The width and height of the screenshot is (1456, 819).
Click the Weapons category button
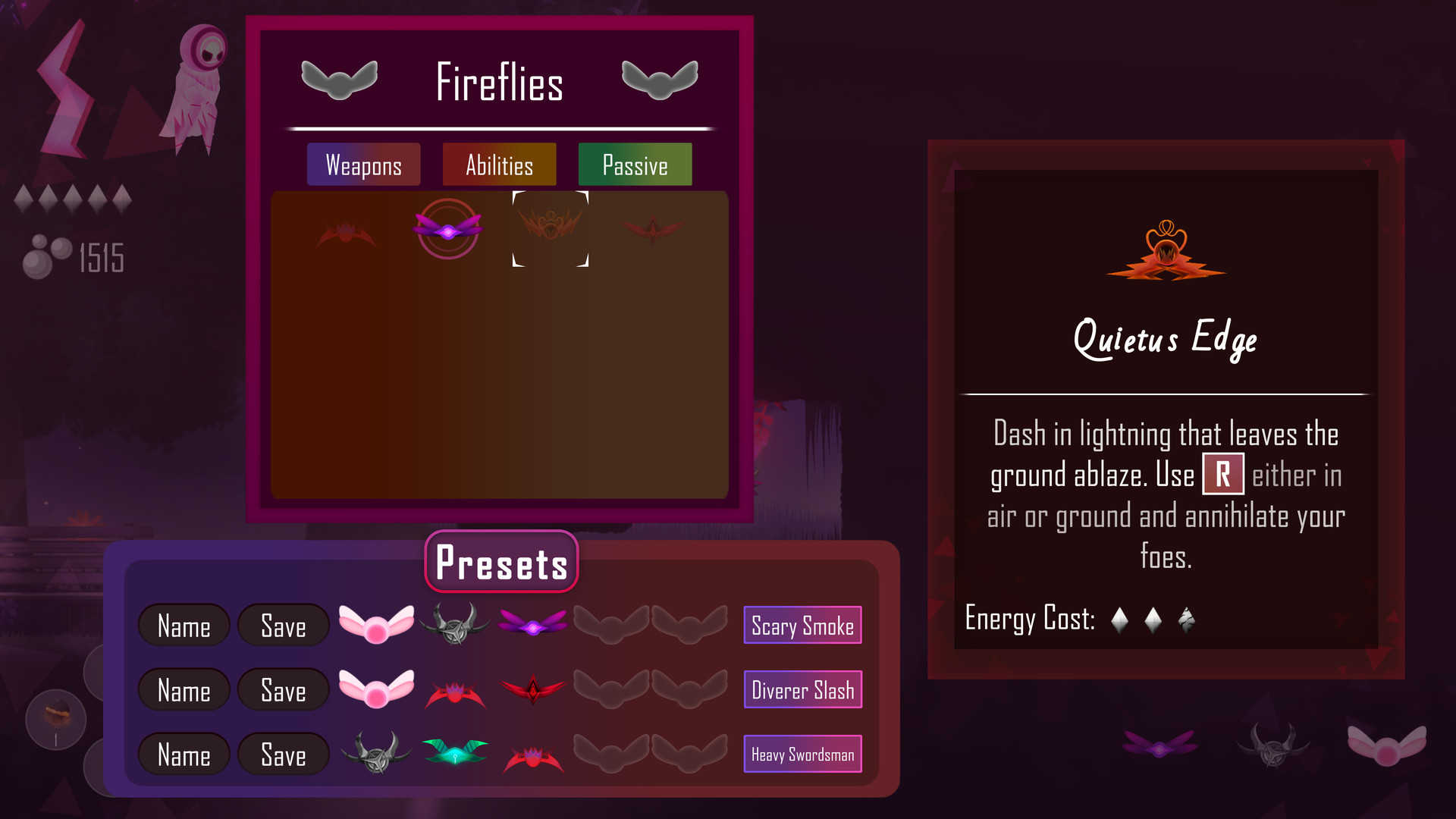363,164
